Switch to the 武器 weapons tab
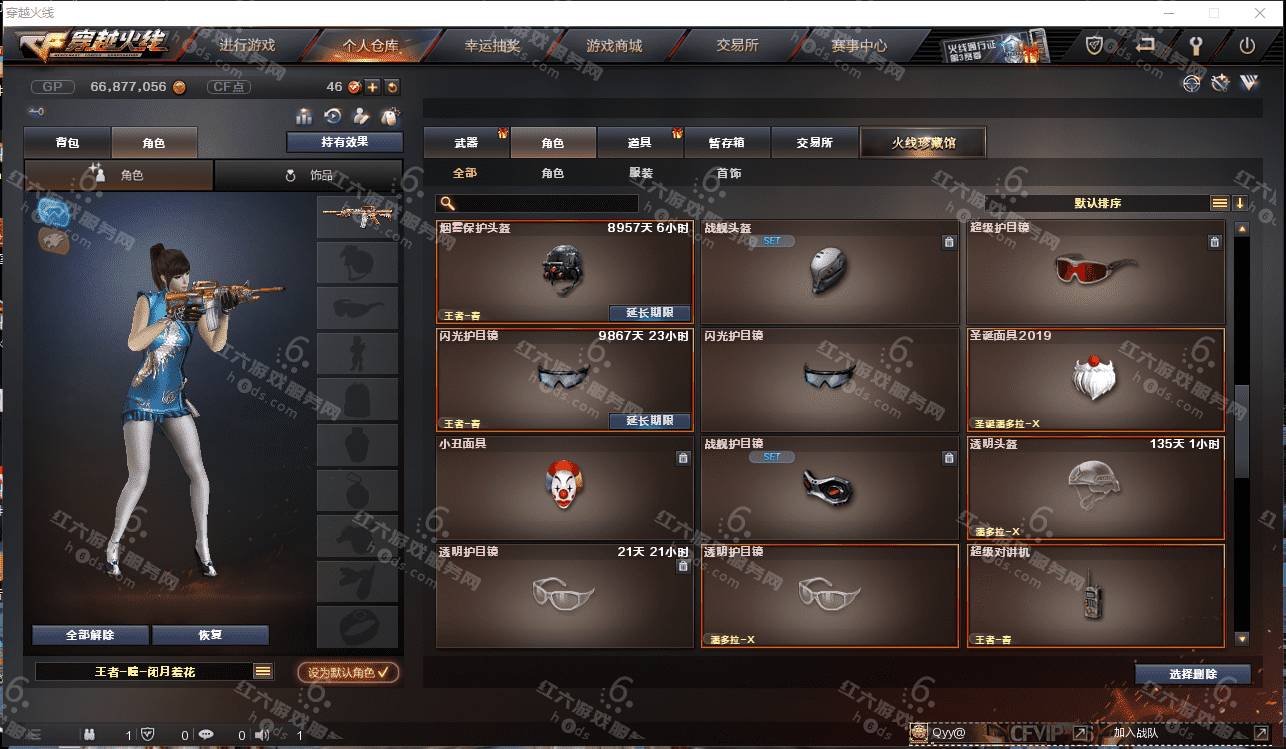The height and width of the screenshot is (749, 1286). [x=466, y=143]
